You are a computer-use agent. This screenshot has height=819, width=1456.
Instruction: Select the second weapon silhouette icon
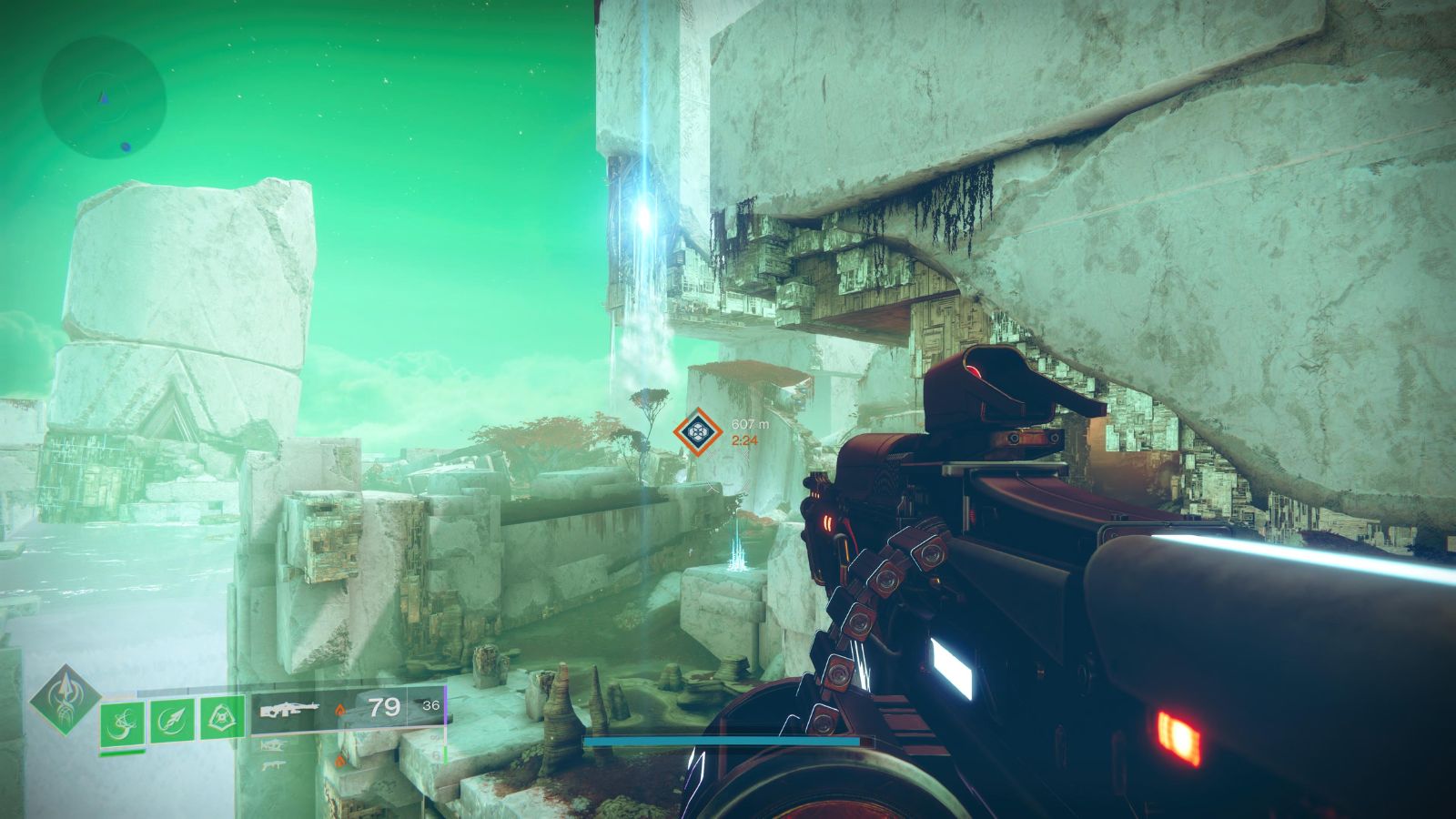pos(275,744)
